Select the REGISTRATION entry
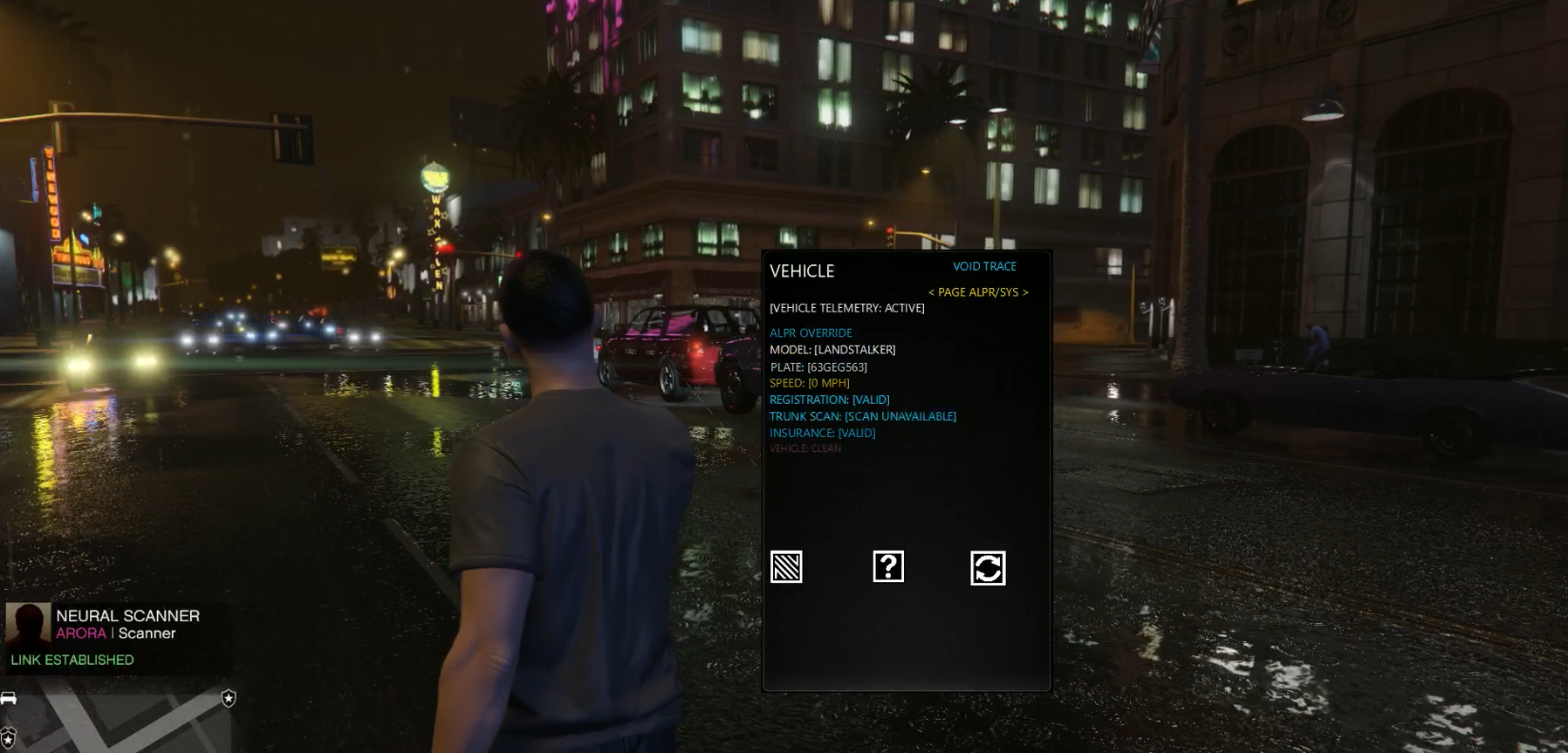Image resolution: width=1568 pixels, height=753 pixels. tap(829, 400)
